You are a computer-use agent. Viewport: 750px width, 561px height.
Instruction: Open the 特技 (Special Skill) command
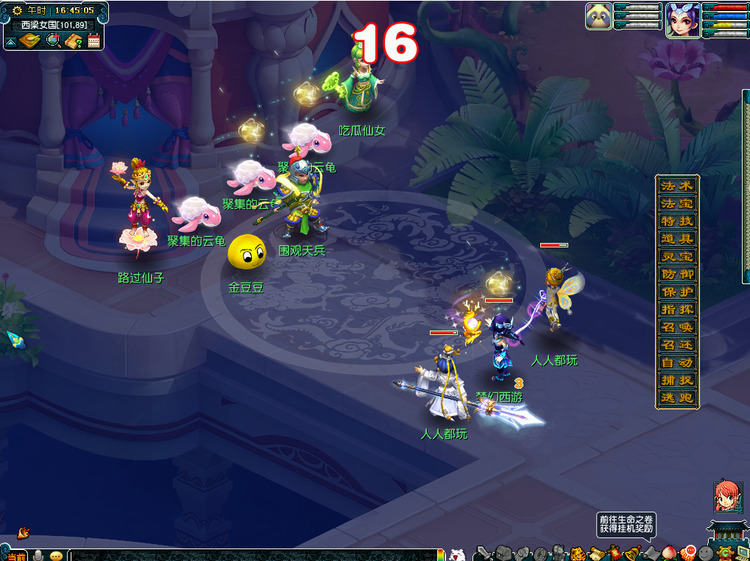click(677, 220)
